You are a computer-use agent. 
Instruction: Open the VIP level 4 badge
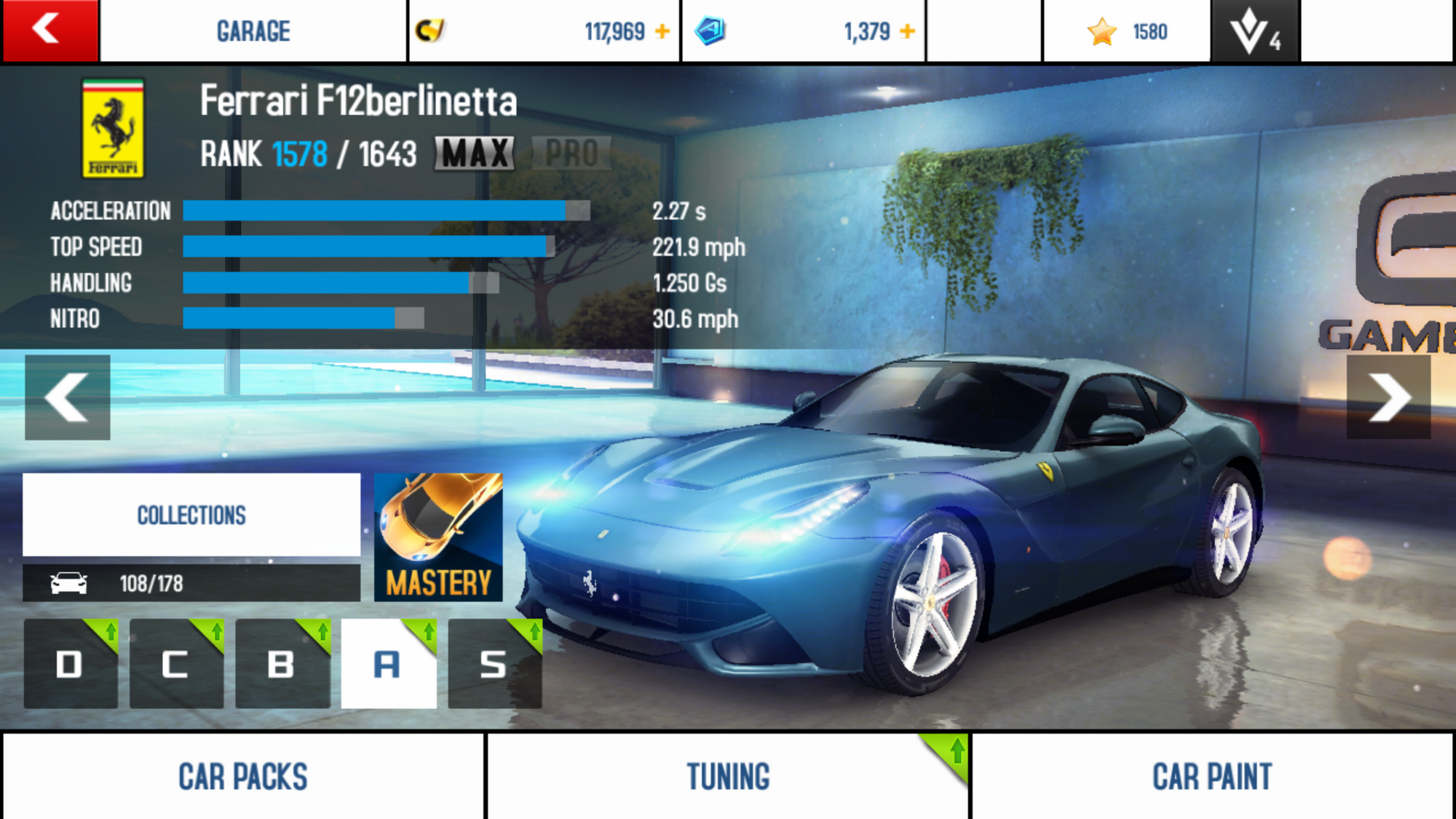click(x=1254, y=31)
